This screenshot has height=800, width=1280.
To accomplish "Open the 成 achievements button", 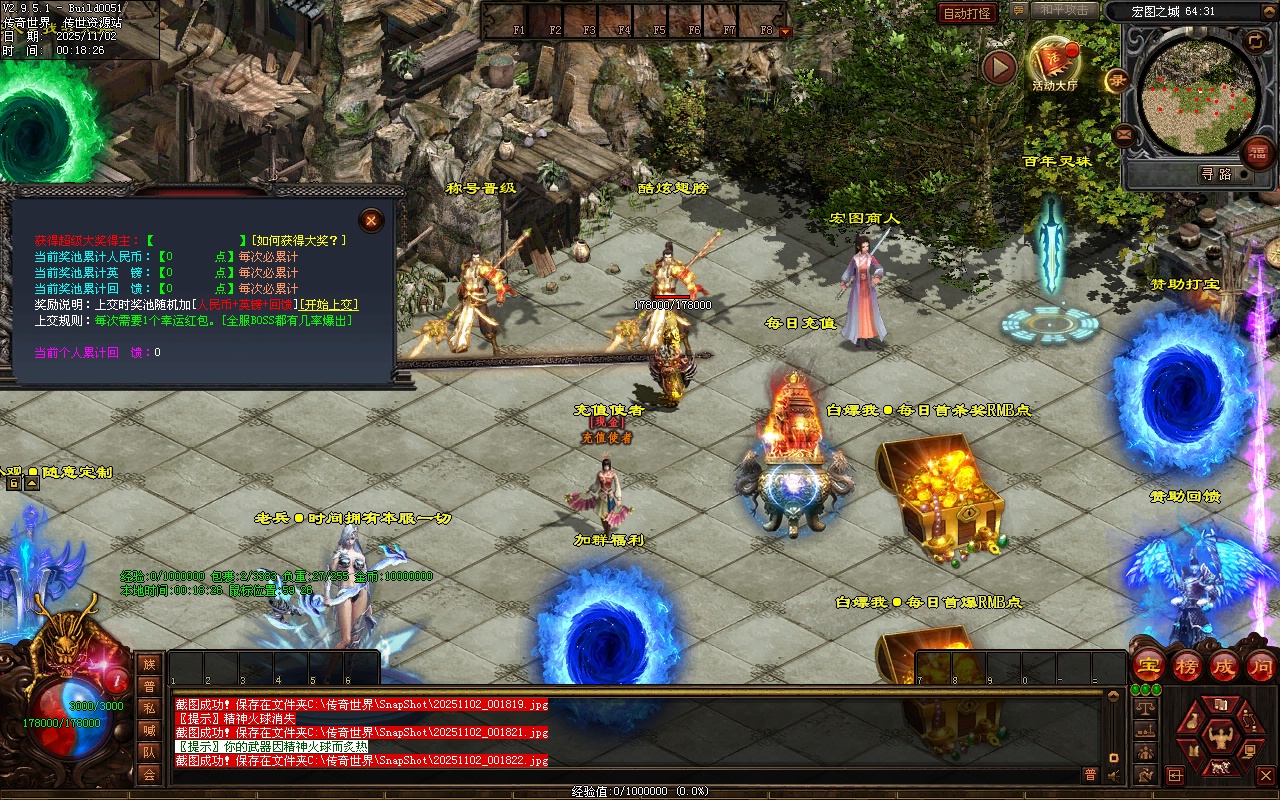I will (1223, 665).
